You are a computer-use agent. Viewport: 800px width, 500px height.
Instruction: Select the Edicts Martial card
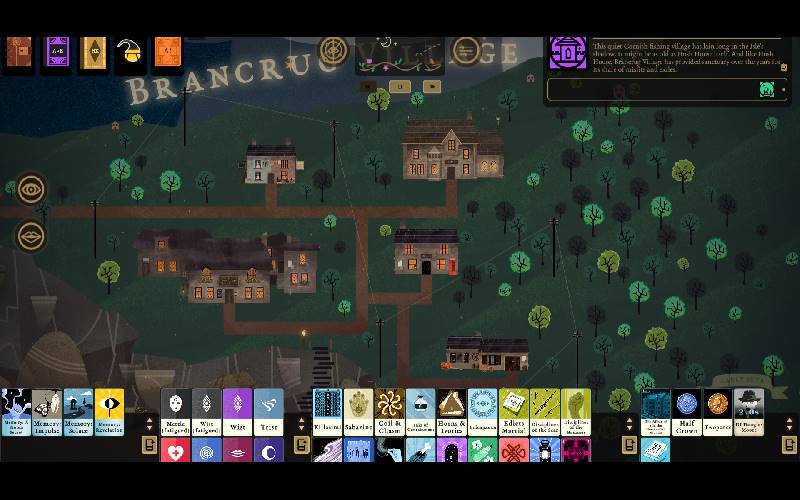(x=514, y=412)
